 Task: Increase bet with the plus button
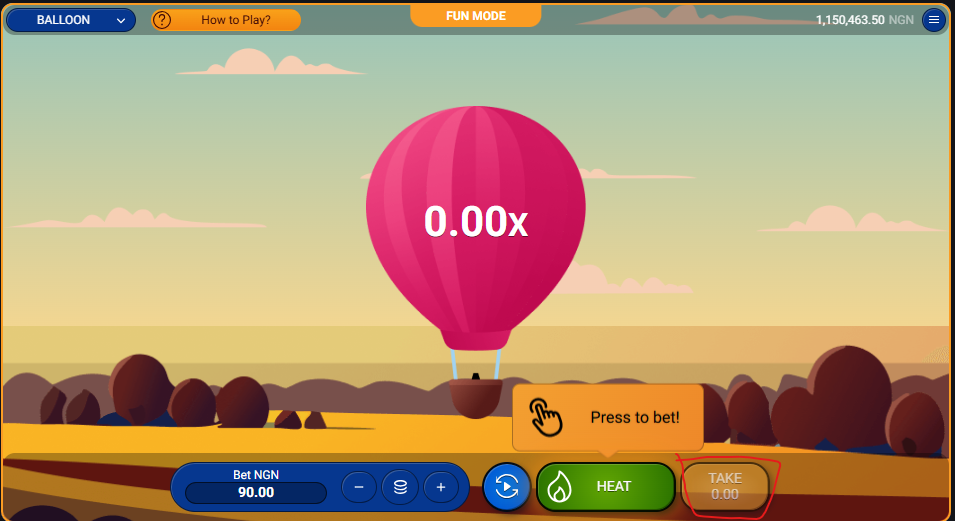click(x=440, y=487)
